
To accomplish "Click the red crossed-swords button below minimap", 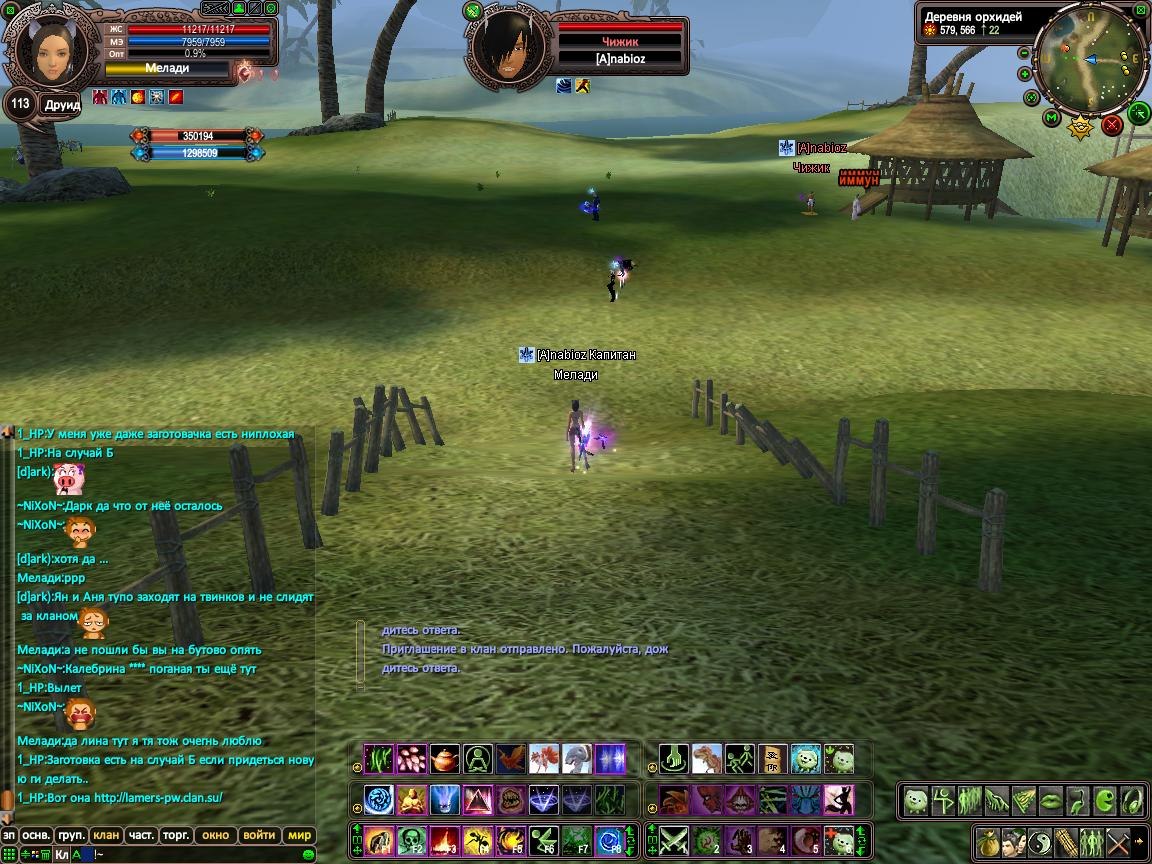I will click(x=1112, y=125).
